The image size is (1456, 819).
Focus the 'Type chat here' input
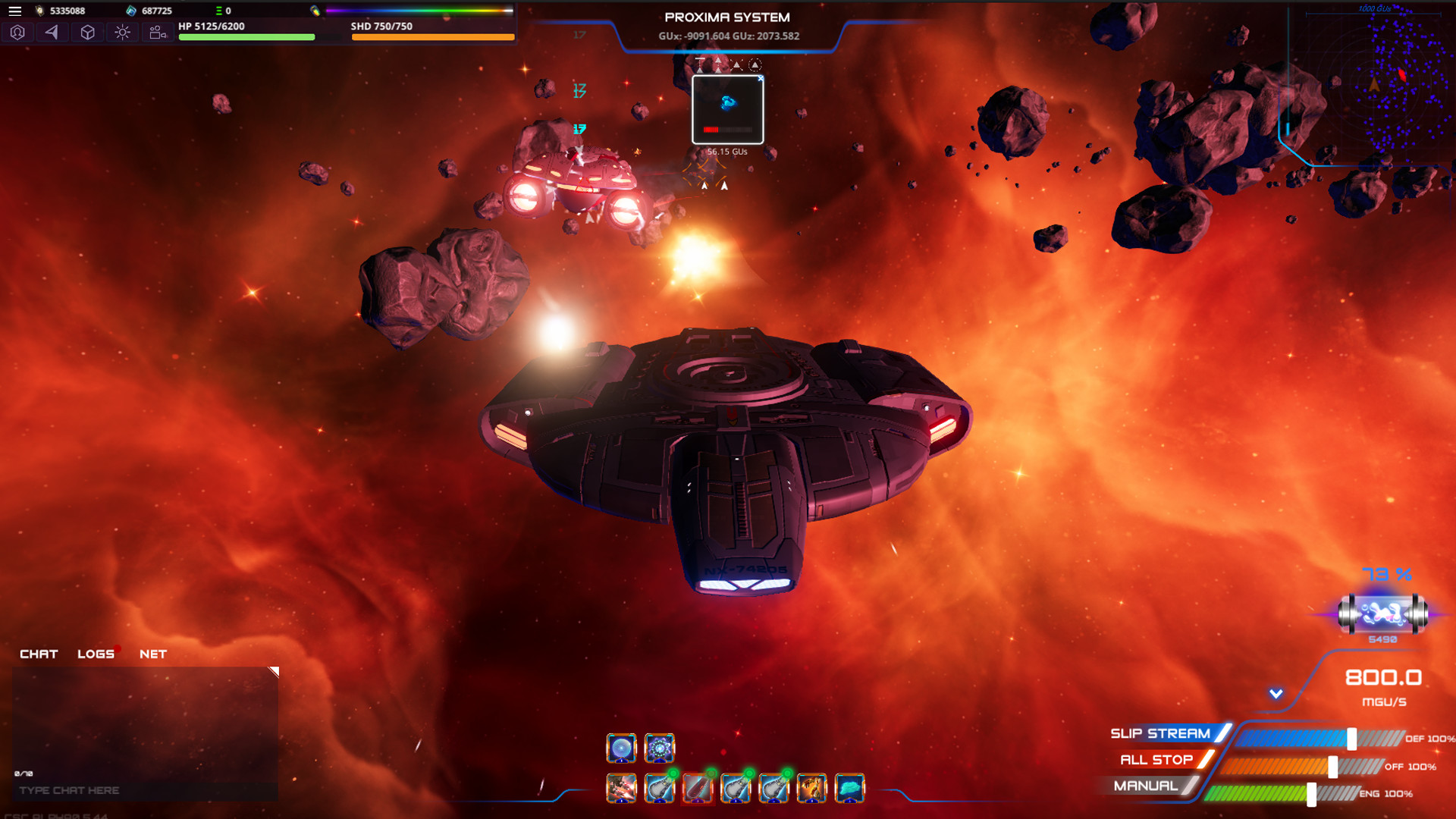coord(144,790)
